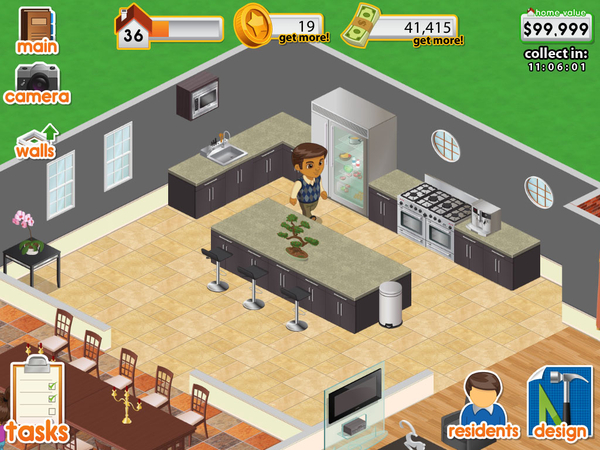The image size is (600, 450).
Task: Activate the camera button
Action: 37,84
